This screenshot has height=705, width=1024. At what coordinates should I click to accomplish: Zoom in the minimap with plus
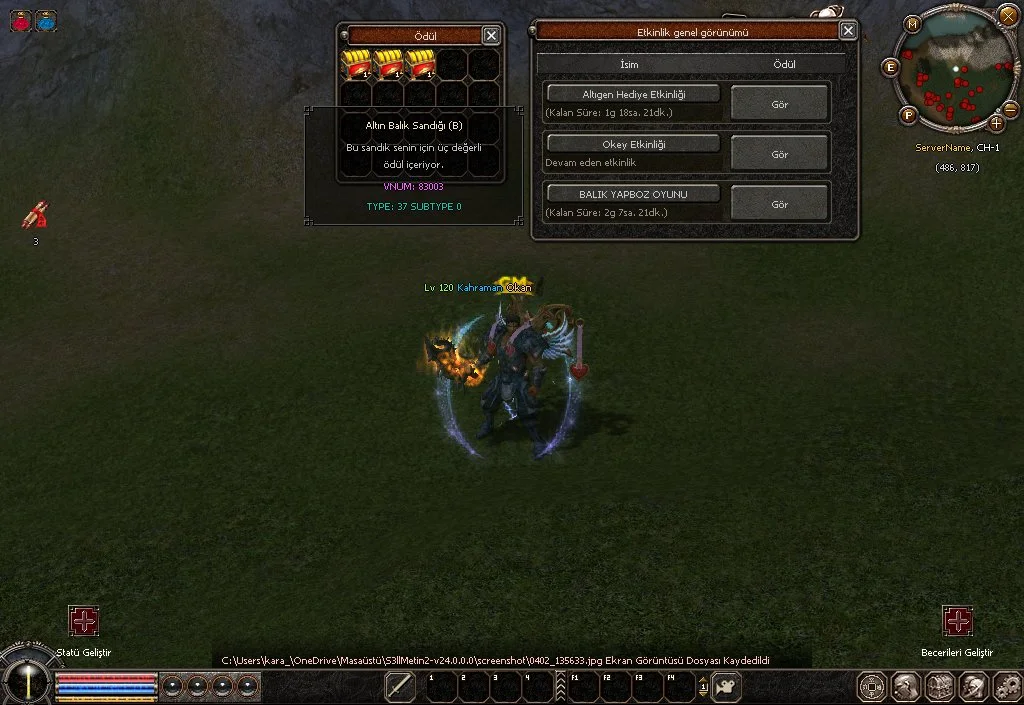pos(996,123)
